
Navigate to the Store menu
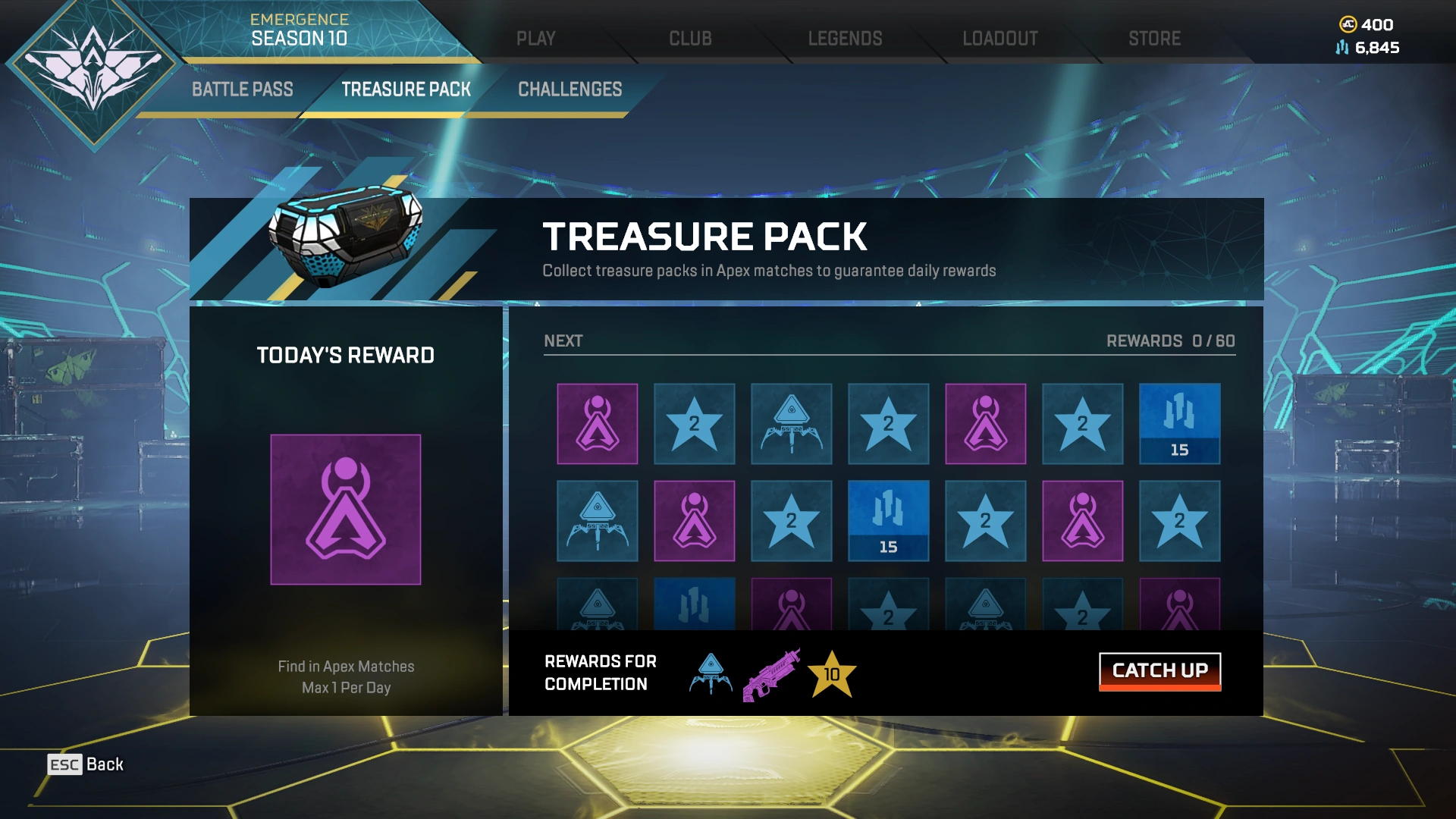[1154, 38]
